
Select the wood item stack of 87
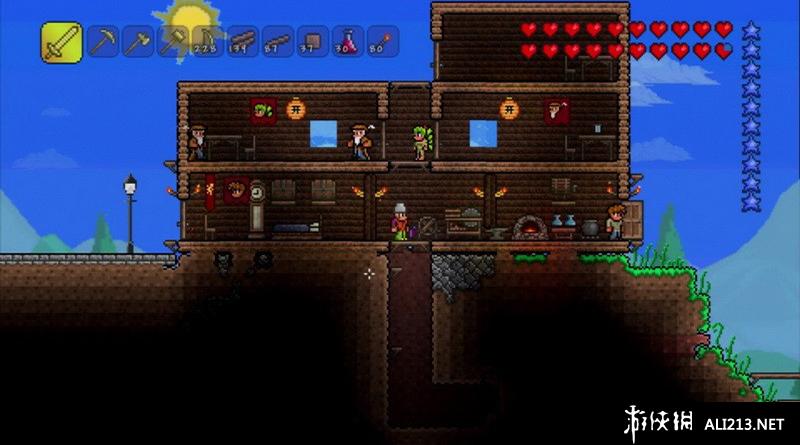click(278, 41)
